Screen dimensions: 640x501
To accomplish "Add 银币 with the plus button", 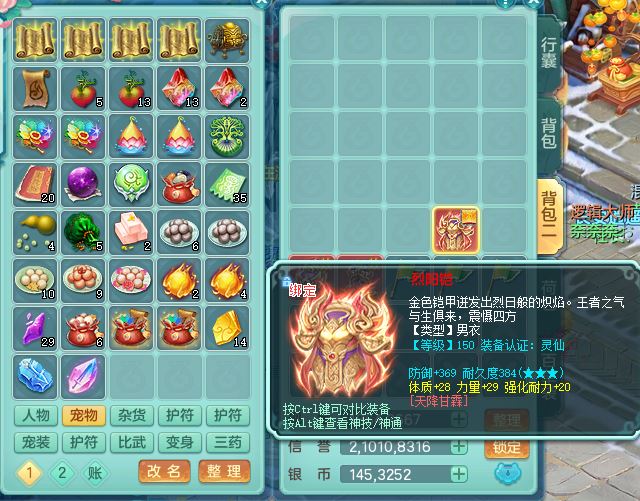I will (458, 471).
